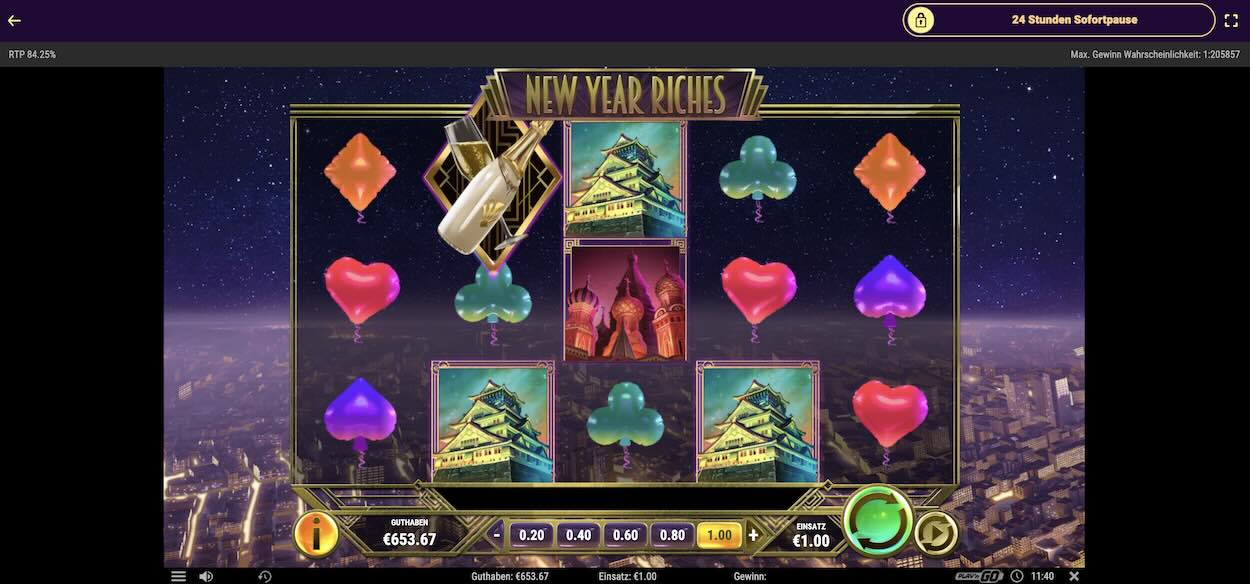
Task: Increase the bet with the plus button
Action: click(x=754, y=535)
